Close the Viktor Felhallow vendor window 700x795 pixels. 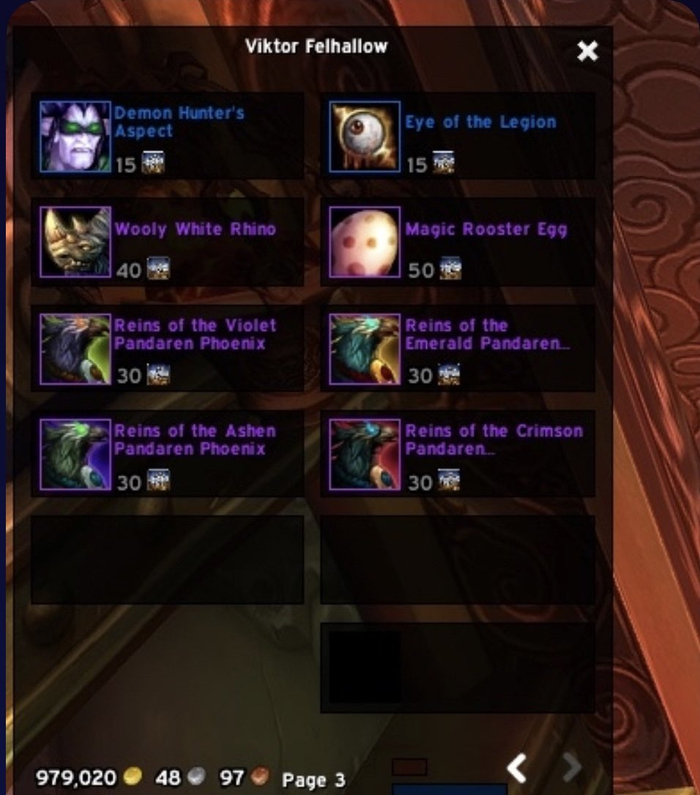pos(587,51)
